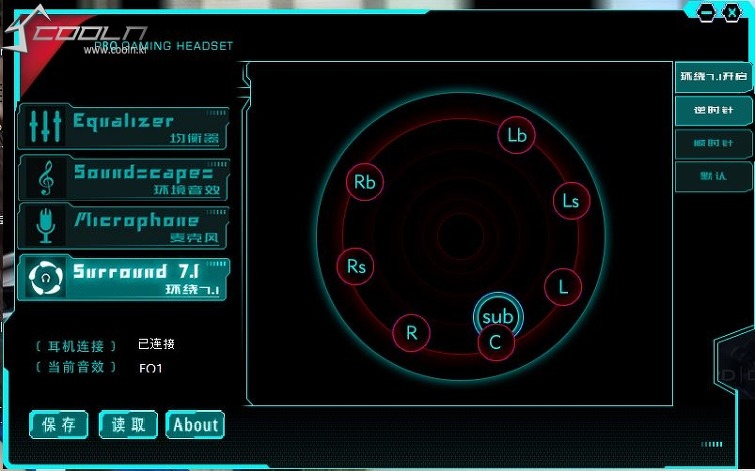Select the R speaker node
The image size is (755, 471).
tap(412, 333)
